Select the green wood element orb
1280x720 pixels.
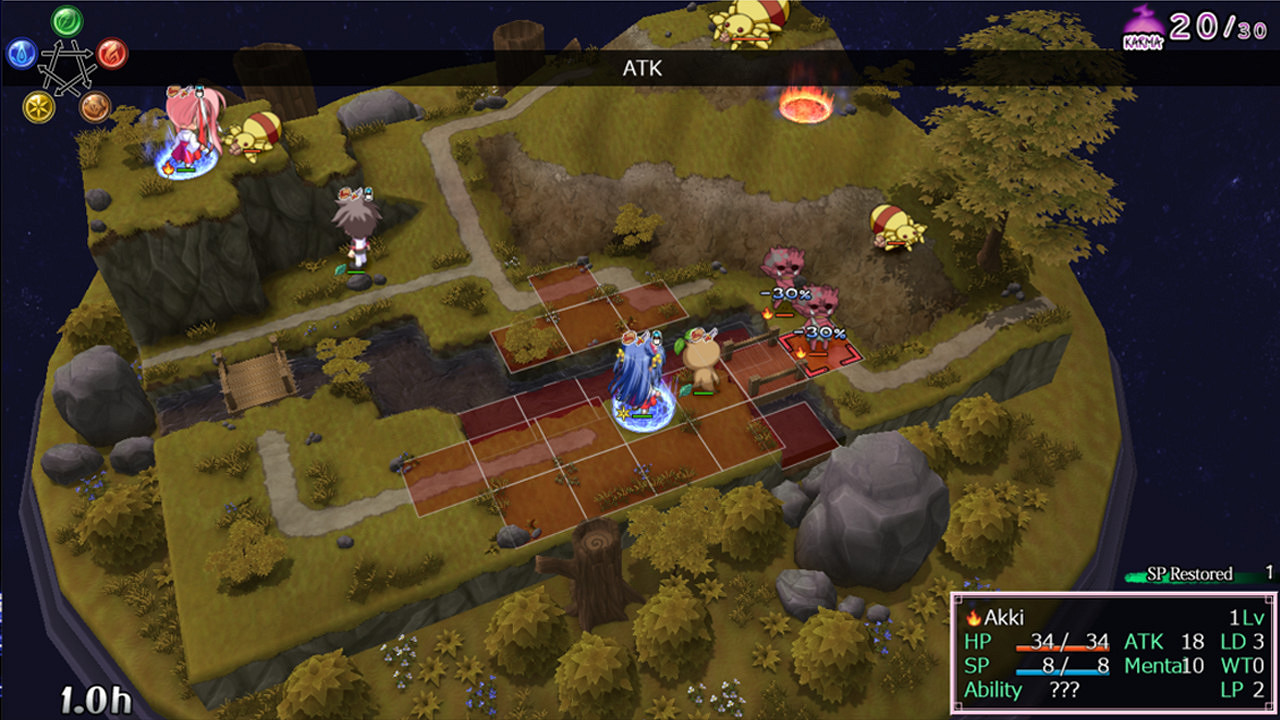click(x=65, y=20)
